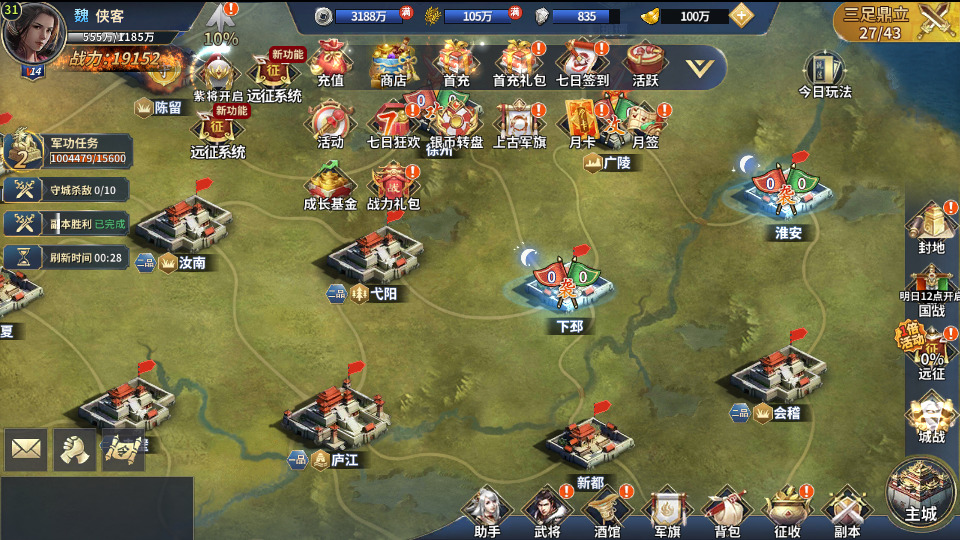
Task: Add gold with the plus button
Action: pyautogui.click(x=741, y=16)
